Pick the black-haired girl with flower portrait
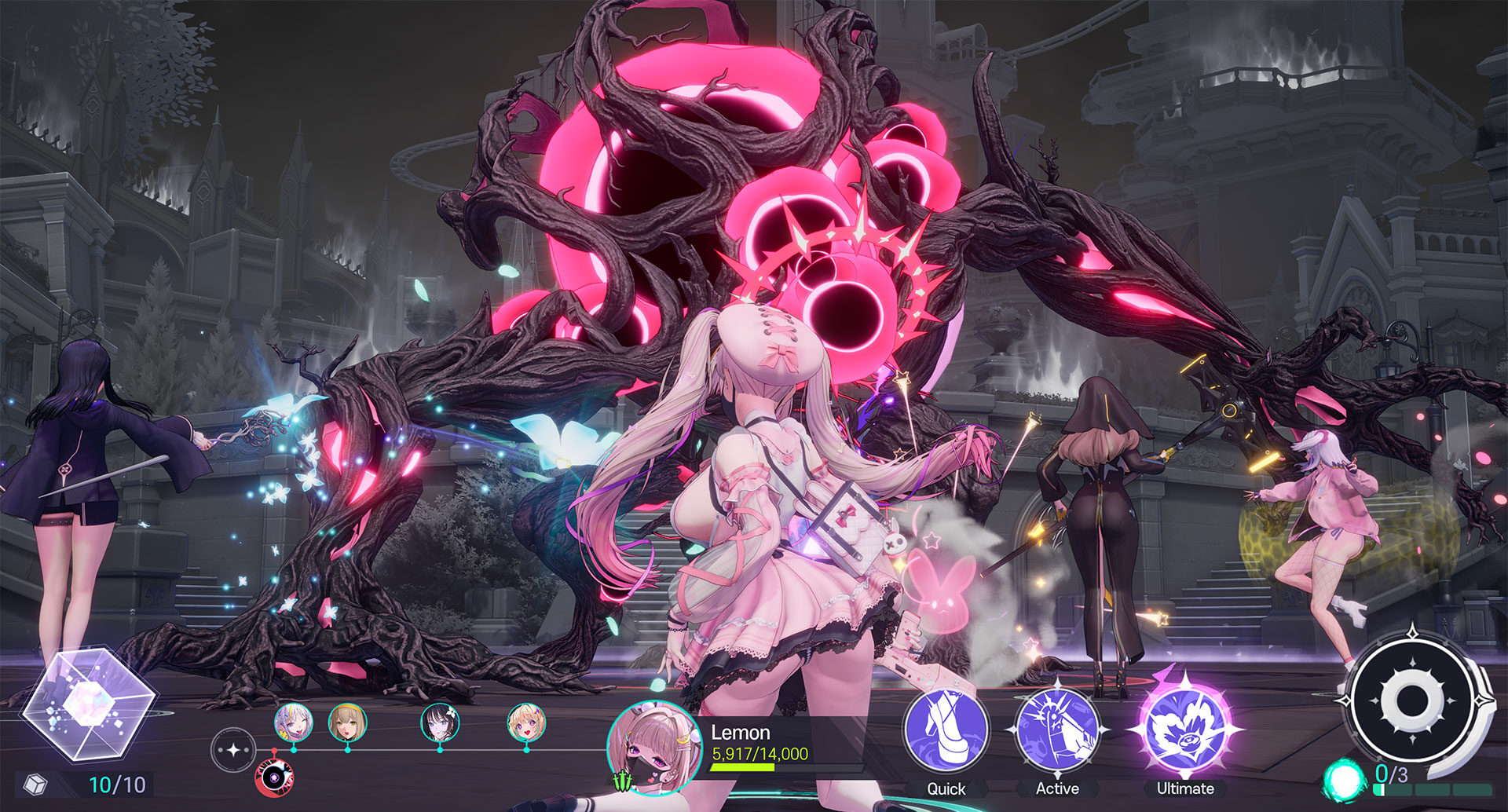 440,722
